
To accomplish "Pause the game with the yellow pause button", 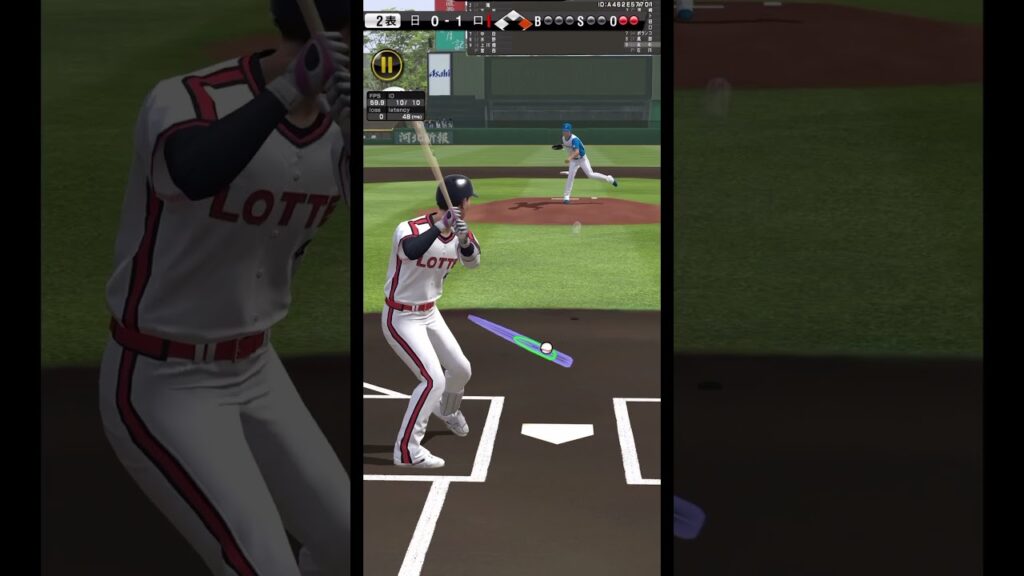I will pyautogui.click(x=386, y=66).
